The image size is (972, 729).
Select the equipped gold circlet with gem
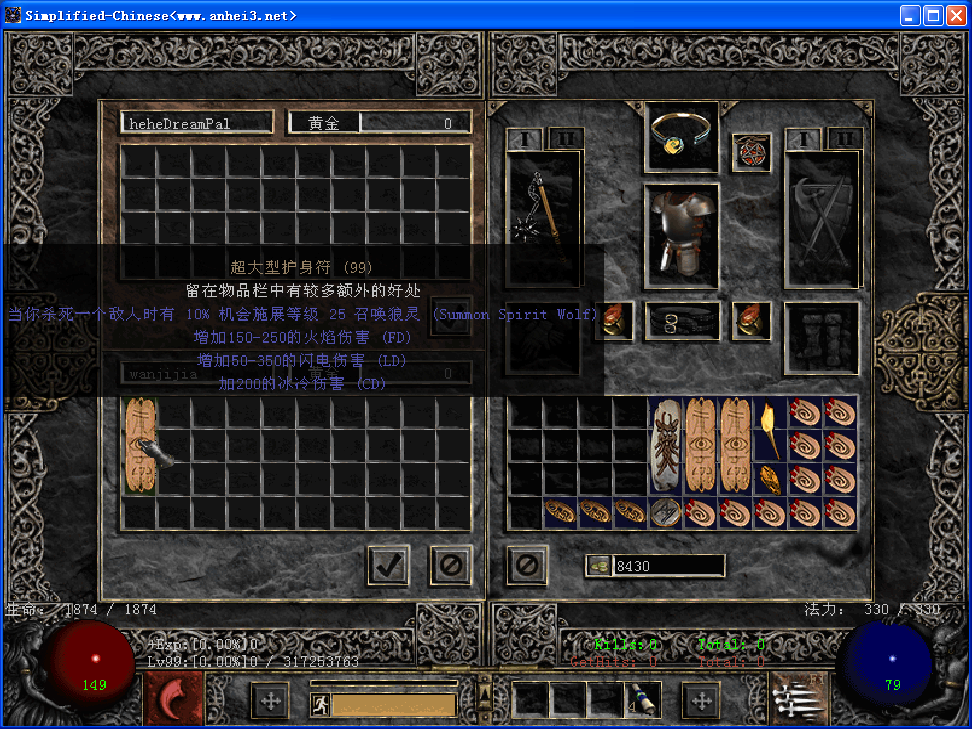click(x=681, y=135)
